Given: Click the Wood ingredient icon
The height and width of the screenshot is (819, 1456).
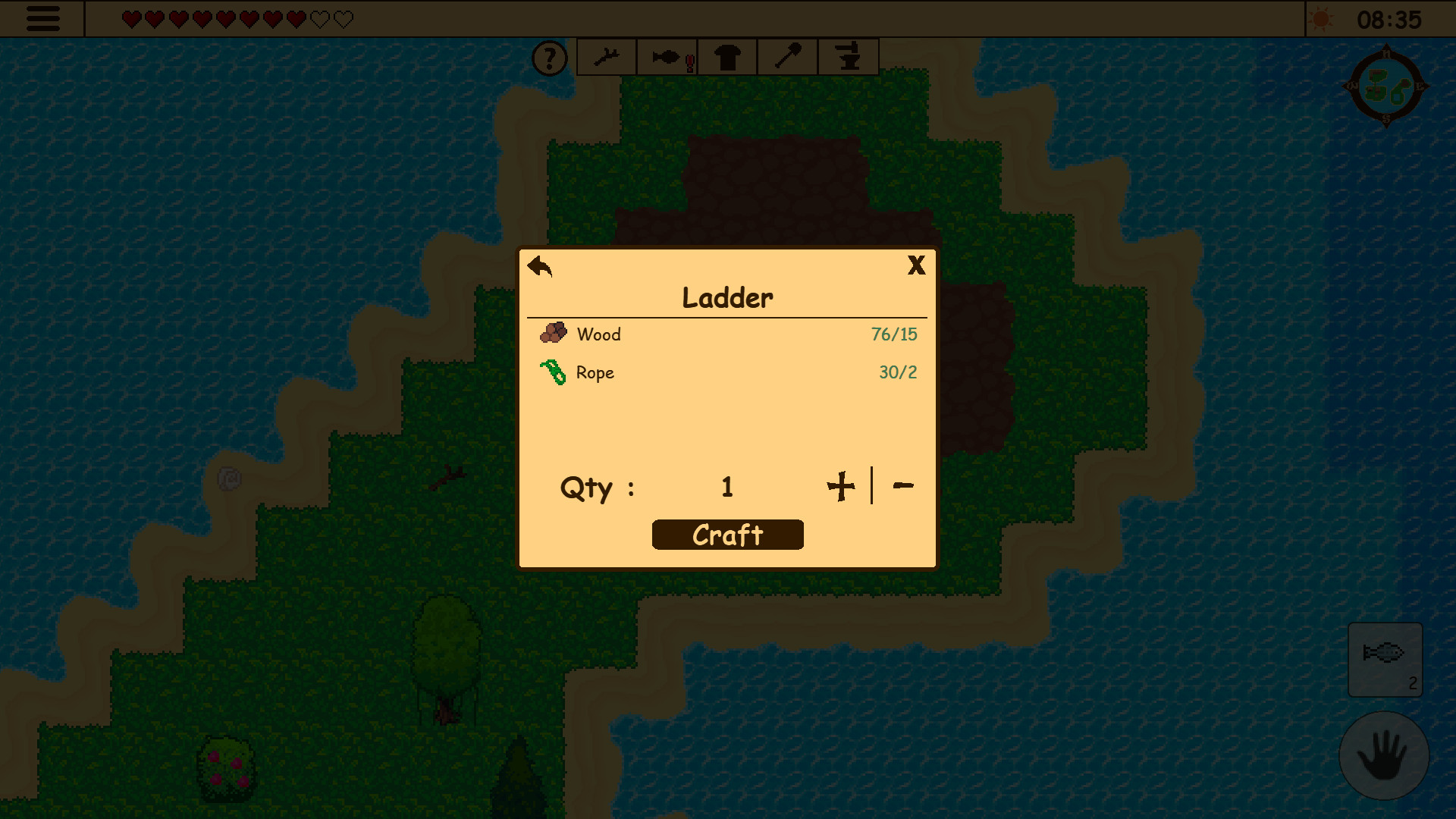Looking at the screenshot, I should [554, 332].
